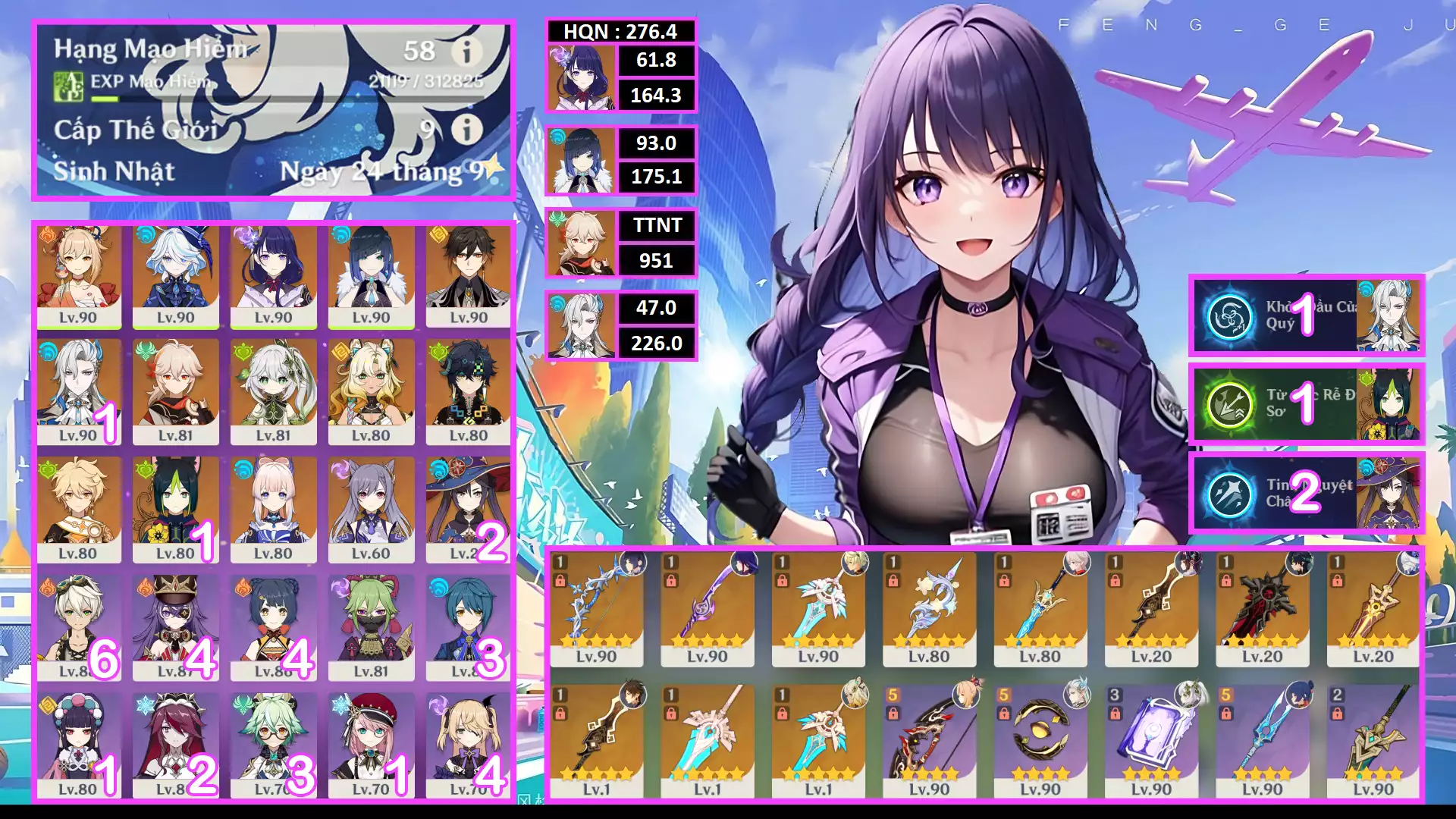Click the HQN : 276.4 stat header

[x=622, y=32]
